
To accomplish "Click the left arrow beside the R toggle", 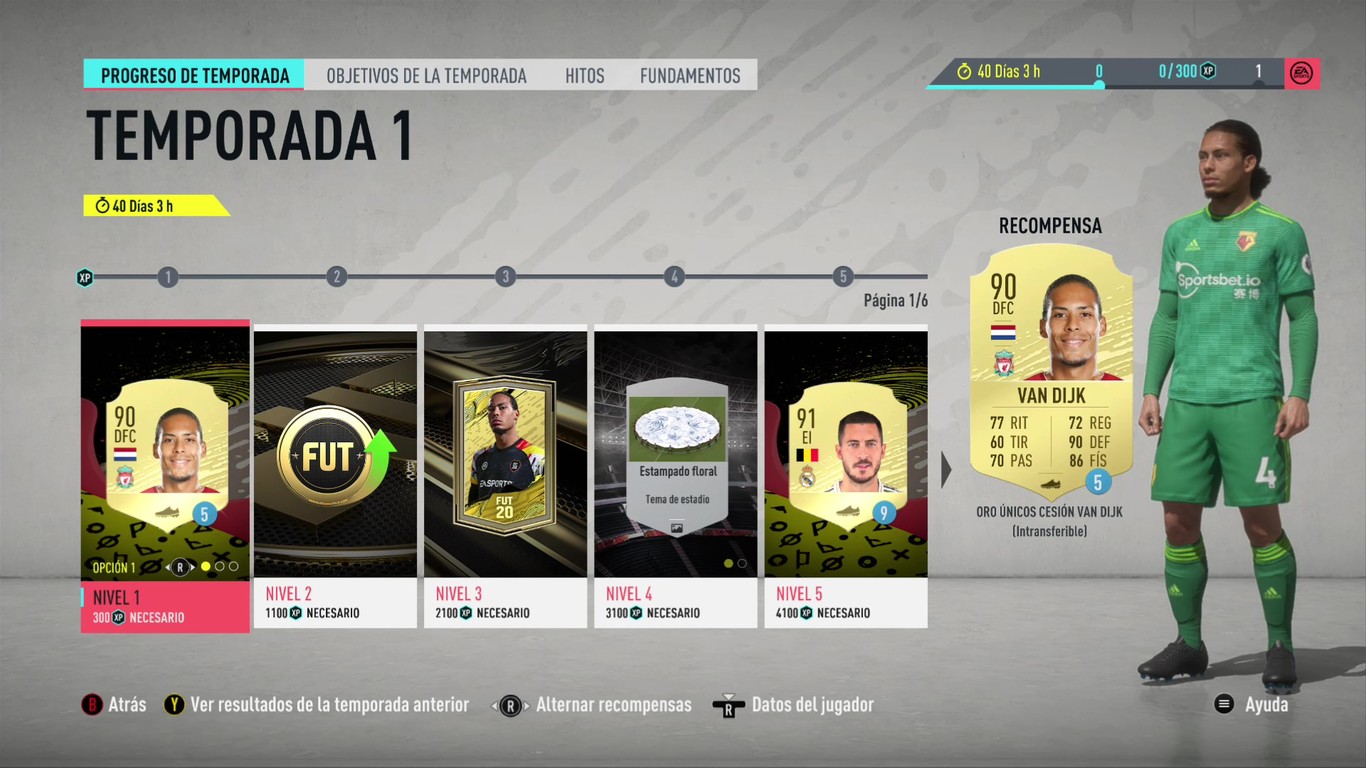I will point(168,566).
